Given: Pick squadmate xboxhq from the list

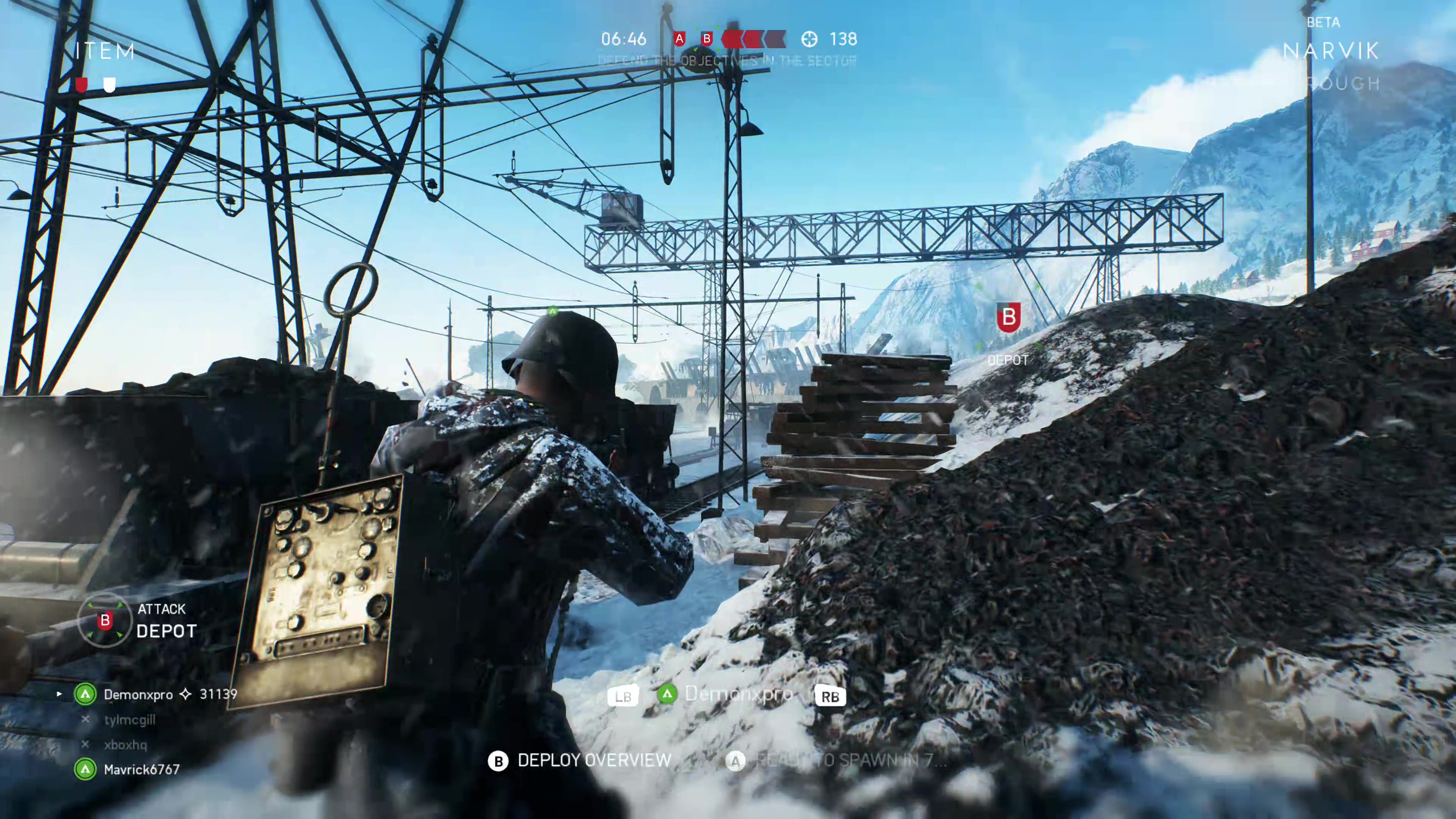Looking at the screenshot, I should pos(125,745).
